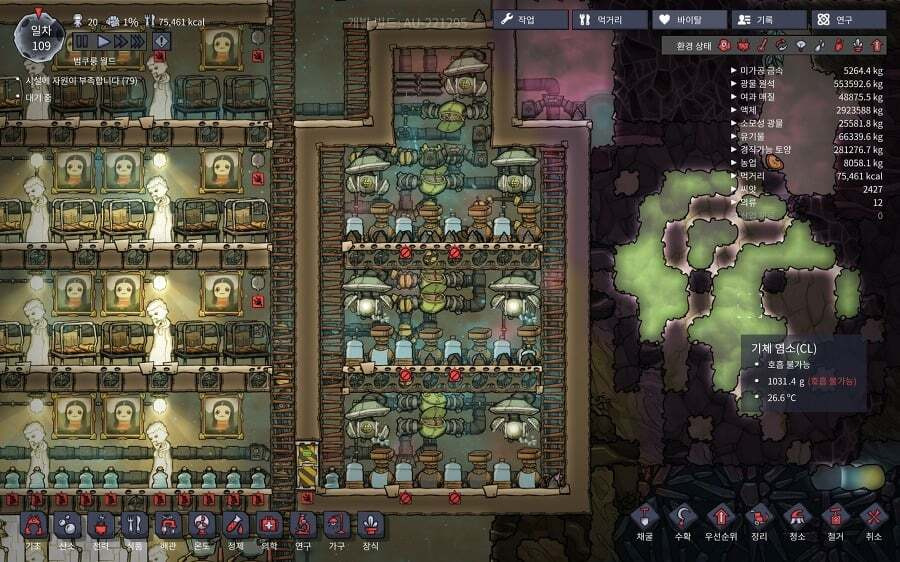900x562 pixels.
Task: Select the 우선순위 (Priority) tool
Action: pos(720,522)
